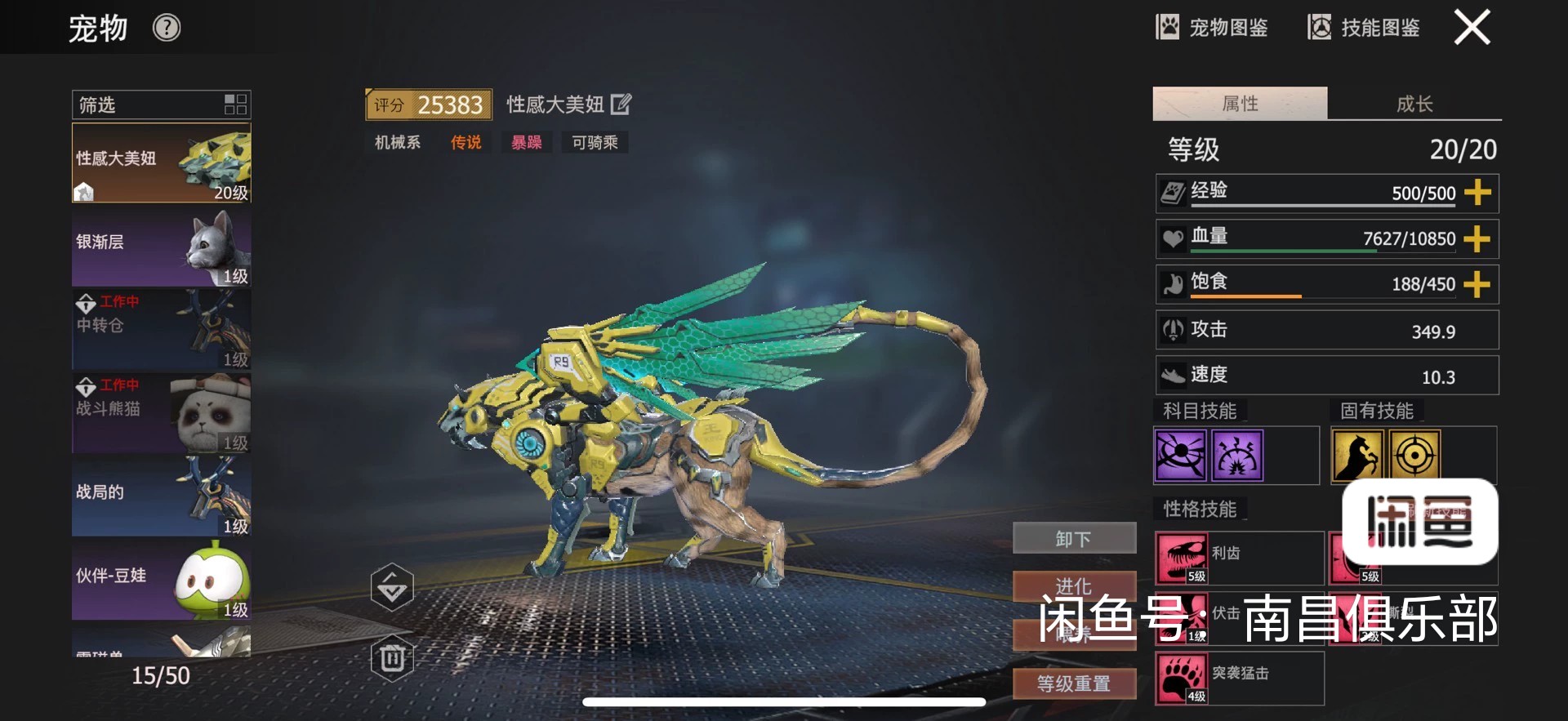
Task: Click the 等级重置 level reset button
Action: coord(1074,683)
